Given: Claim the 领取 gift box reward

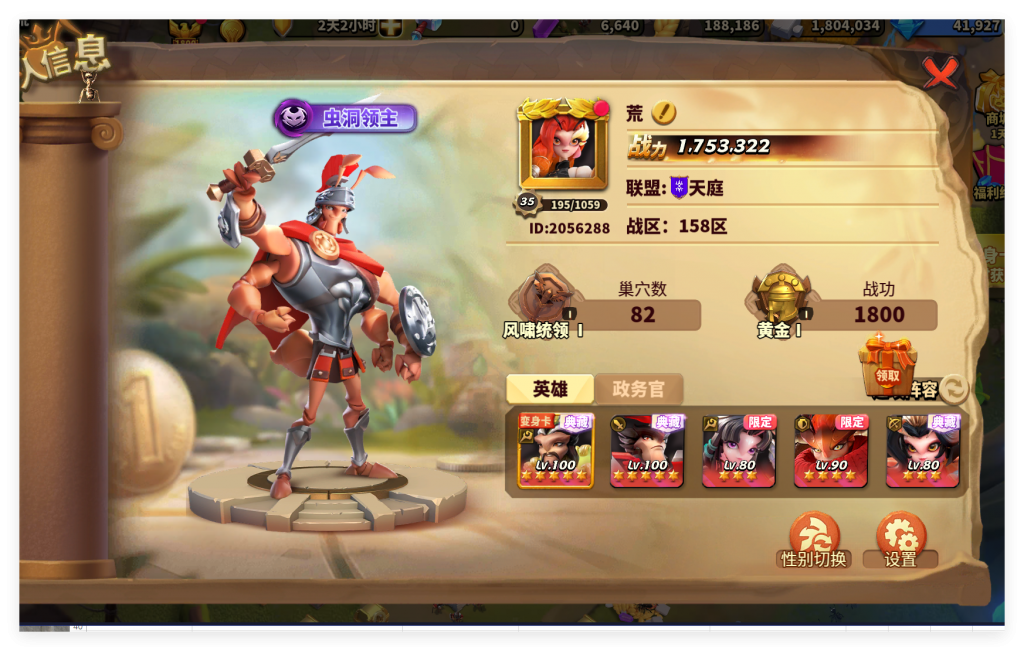Looking at the screenshot, I should tap(887, 363).
